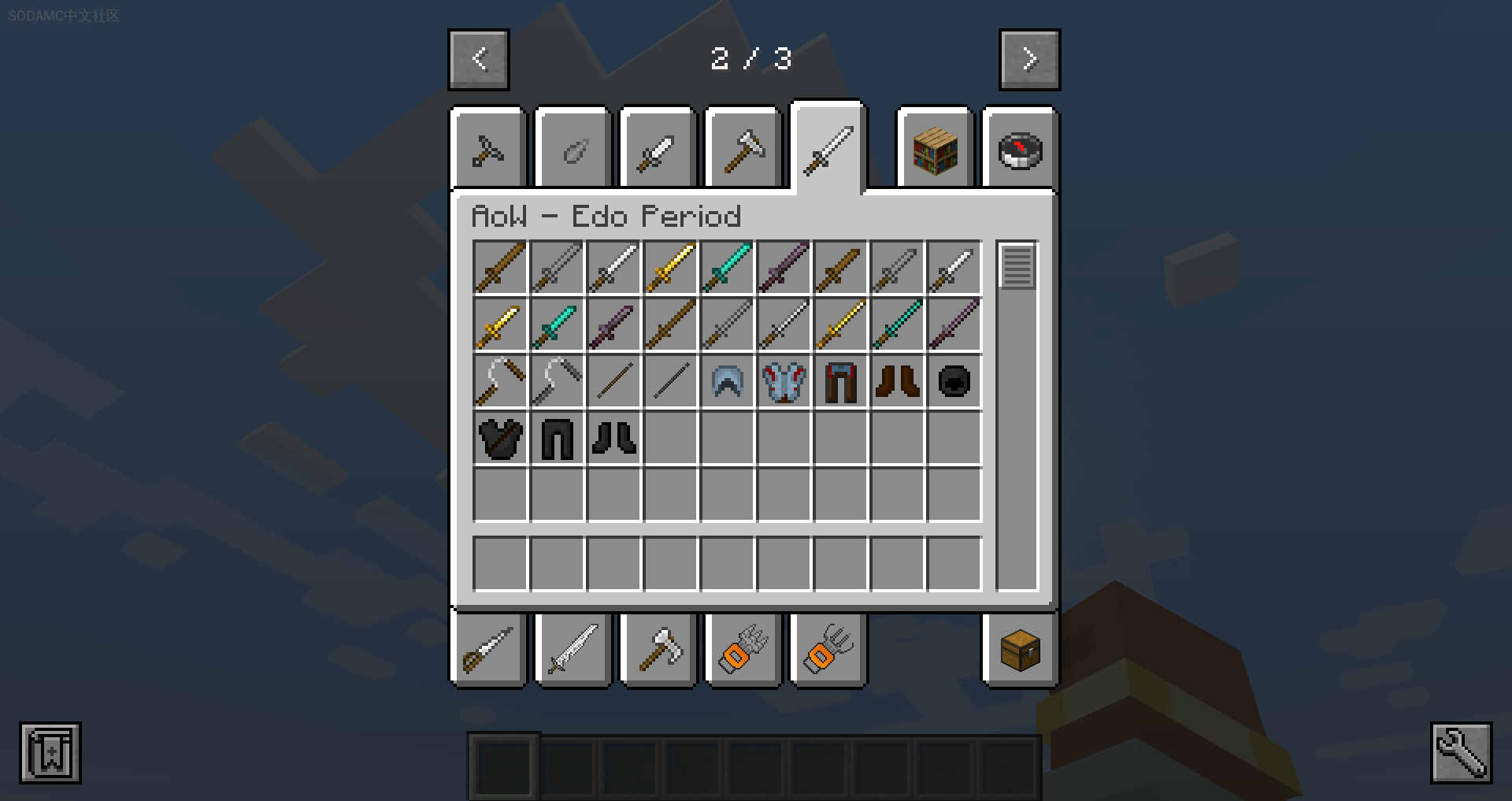Go to the next creative tab page
Screen dimensions: 1512x801
(x=1029, y=59)
